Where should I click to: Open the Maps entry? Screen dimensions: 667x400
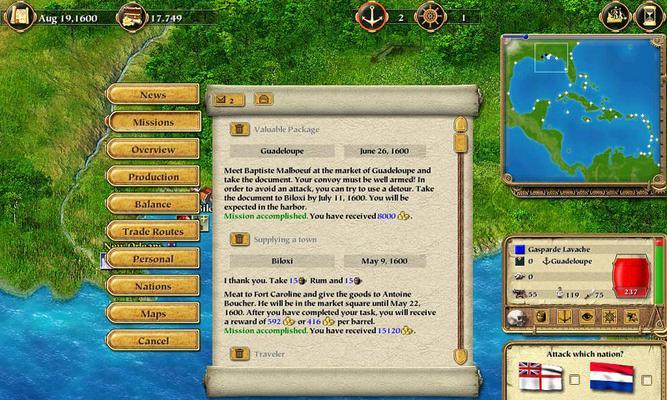pyautogui.click(x=152, y=313)
